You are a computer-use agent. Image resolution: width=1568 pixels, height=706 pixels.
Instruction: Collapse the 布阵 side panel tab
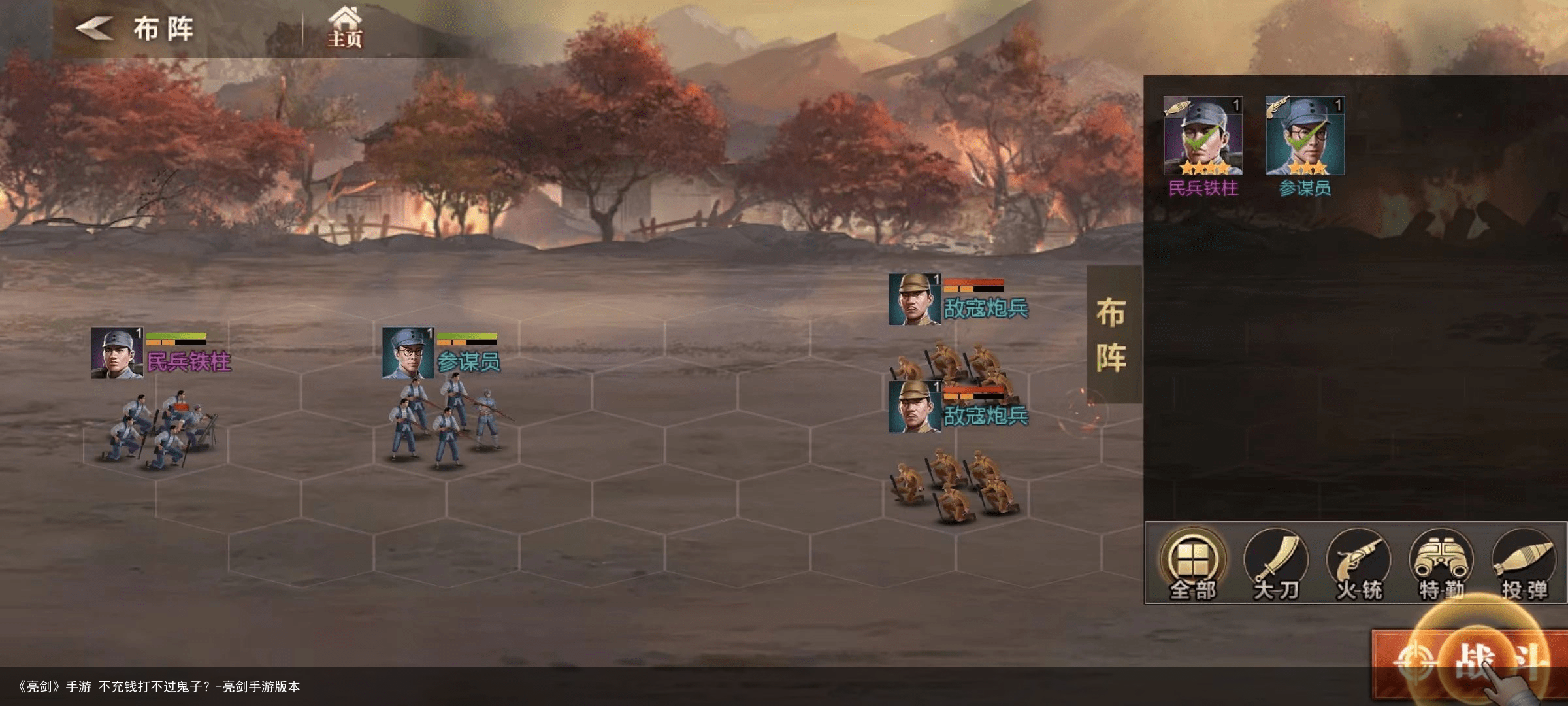[1113, 334]
